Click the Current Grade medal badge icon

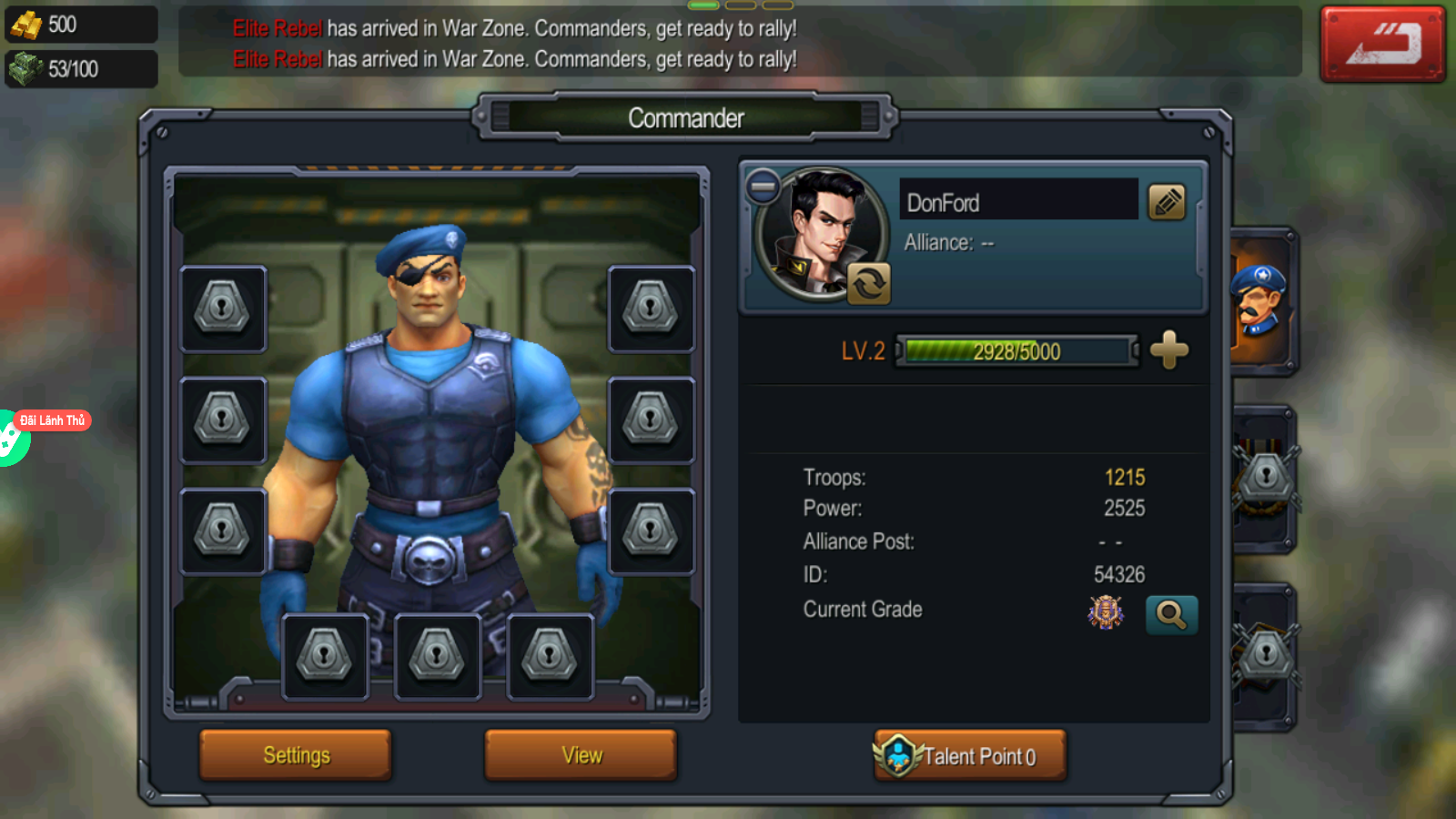(1107, 612)
